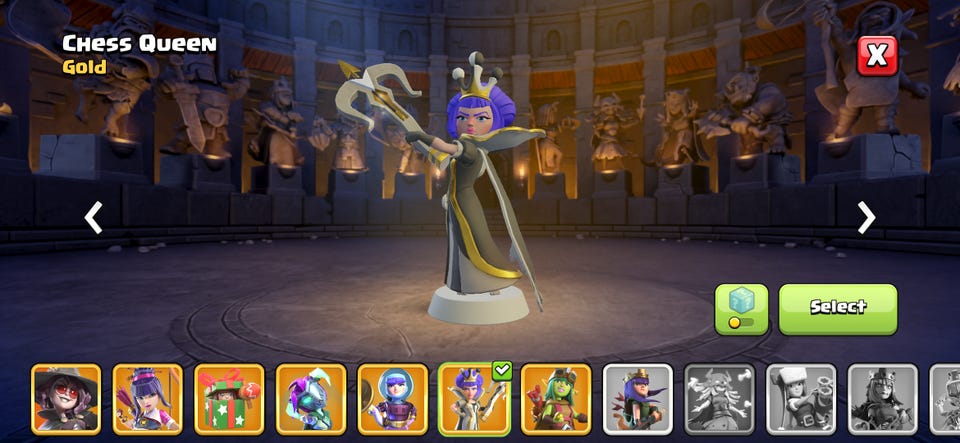This screenshot has height=443, width=960.
Task: Choose the purple and teal jester skin
Action: pyautogui.click(x=311, y=398)
